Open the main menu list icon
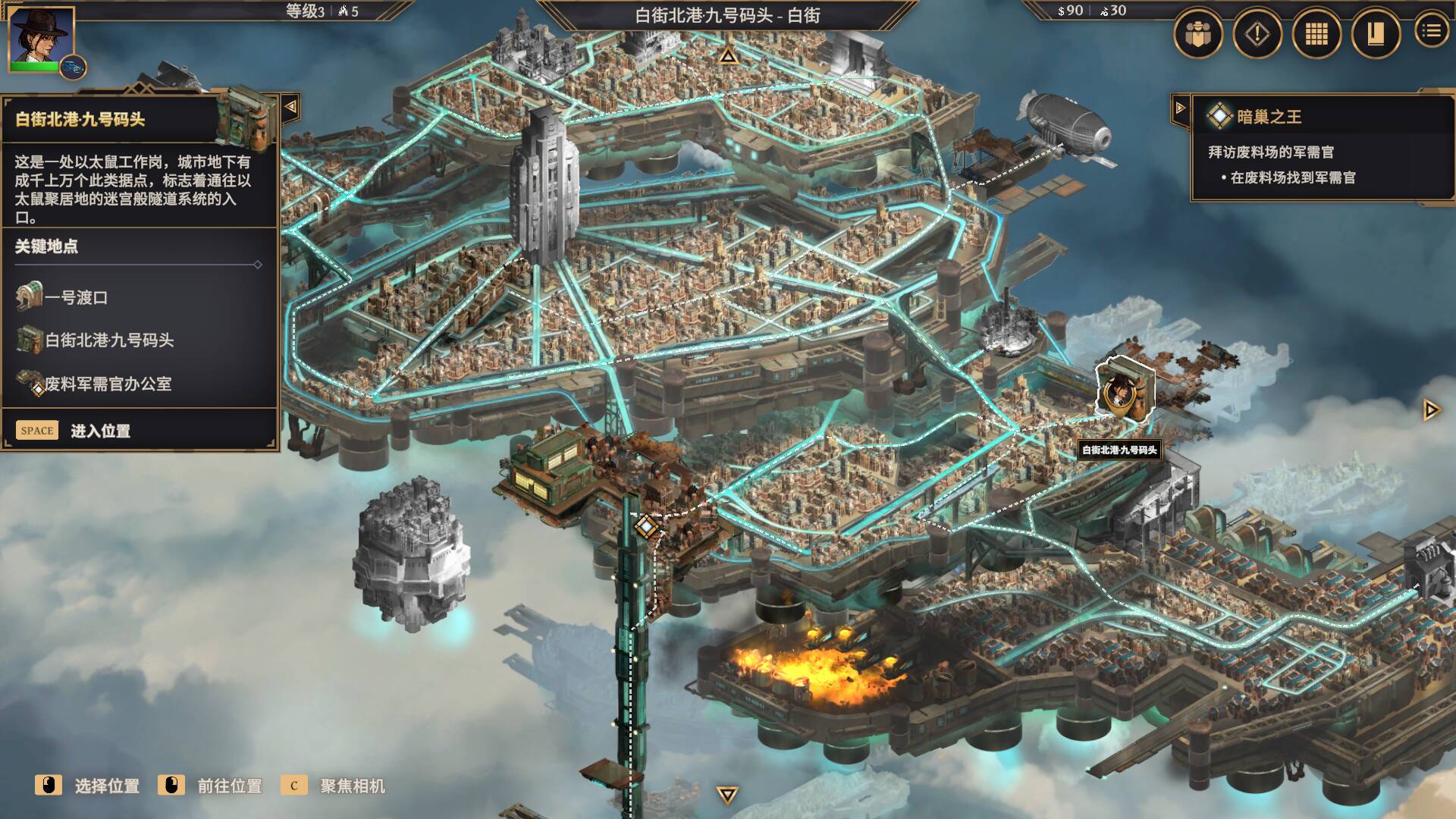 [1431, 31]
